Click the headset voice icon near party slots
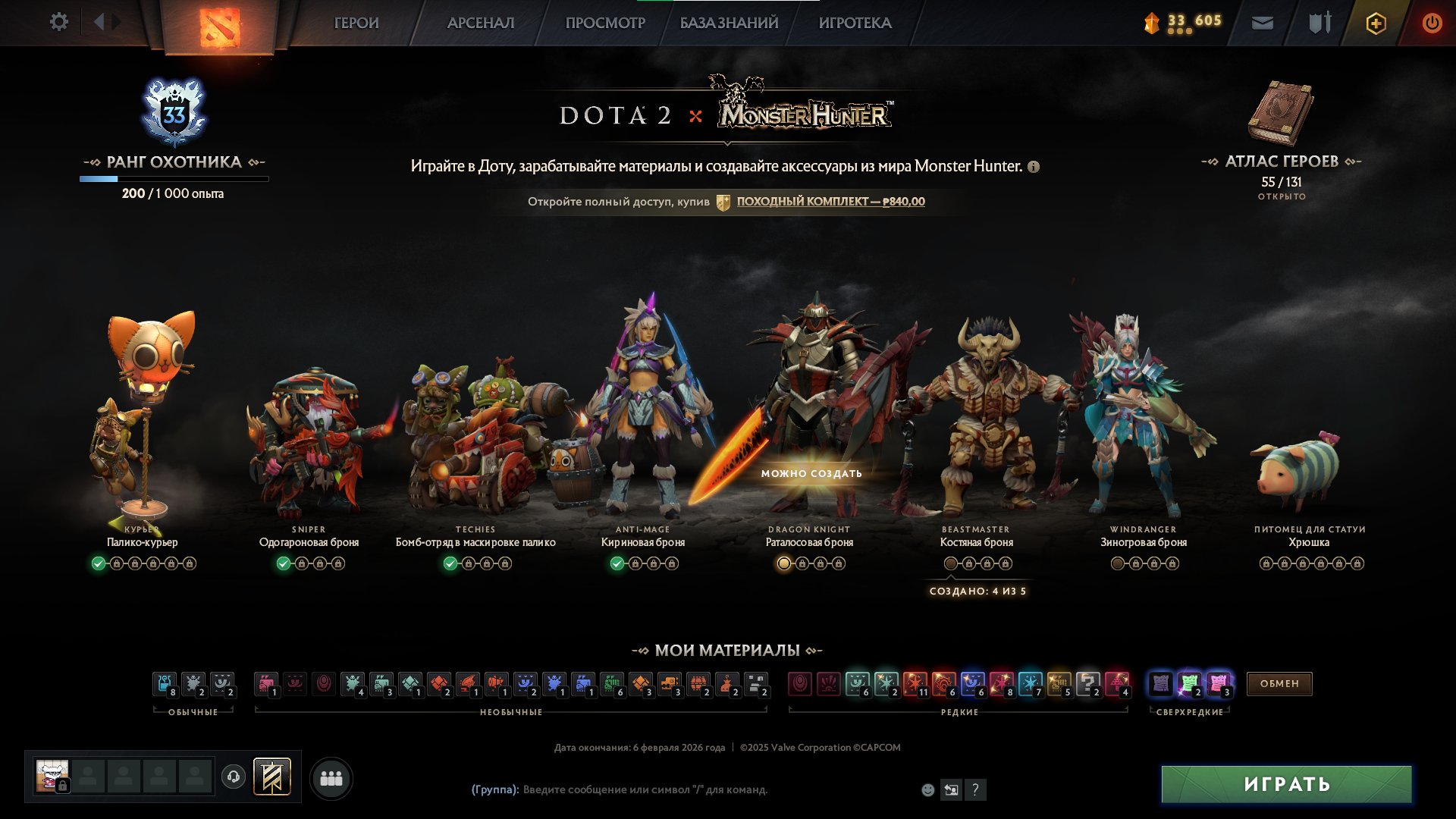1456x819 pixels. [x=234, y=777]
